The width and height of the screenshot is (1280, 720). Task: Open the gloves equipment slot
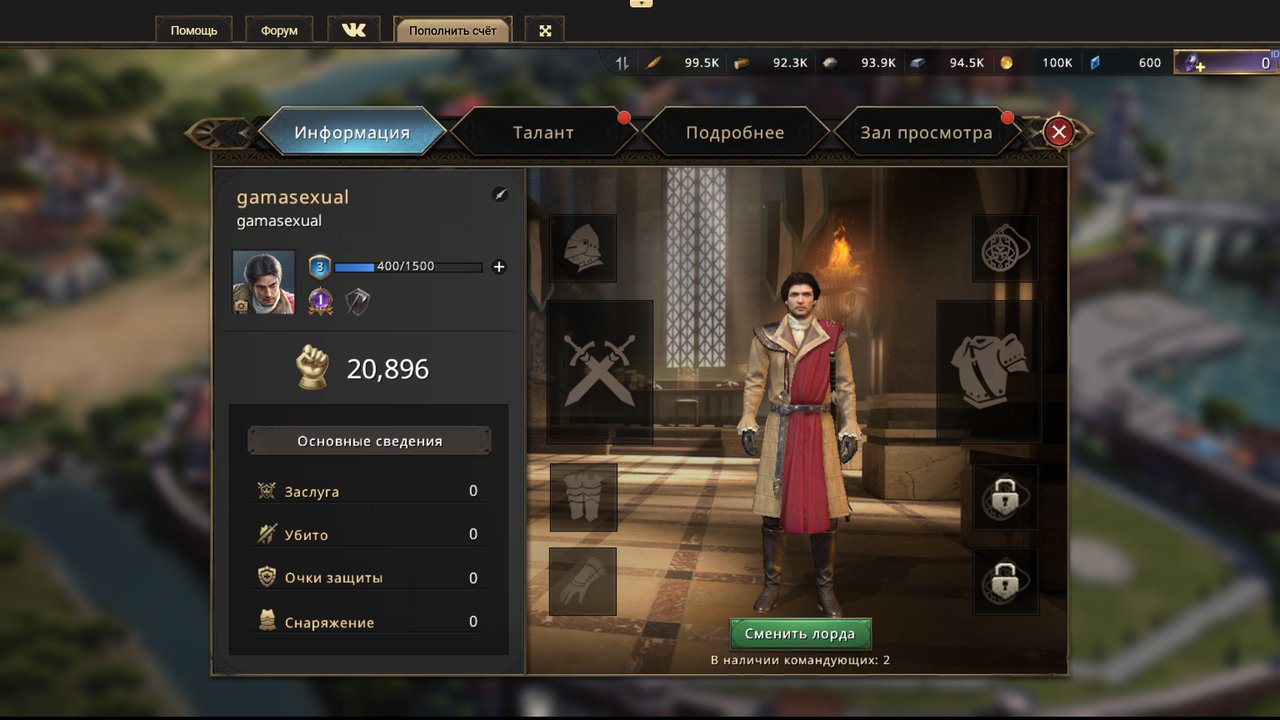583,581
